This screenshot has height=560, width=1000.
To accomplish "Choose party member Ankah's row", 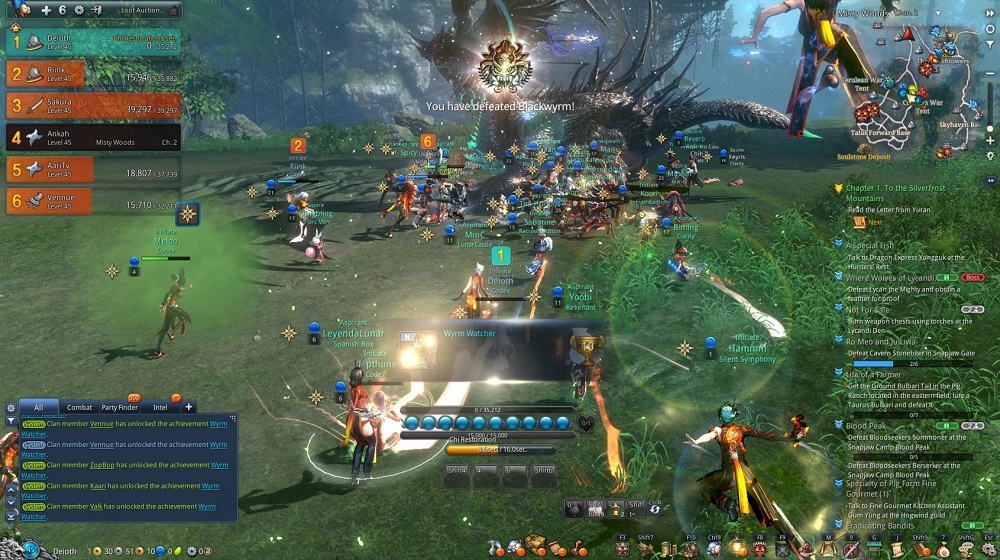I will 93,138.
